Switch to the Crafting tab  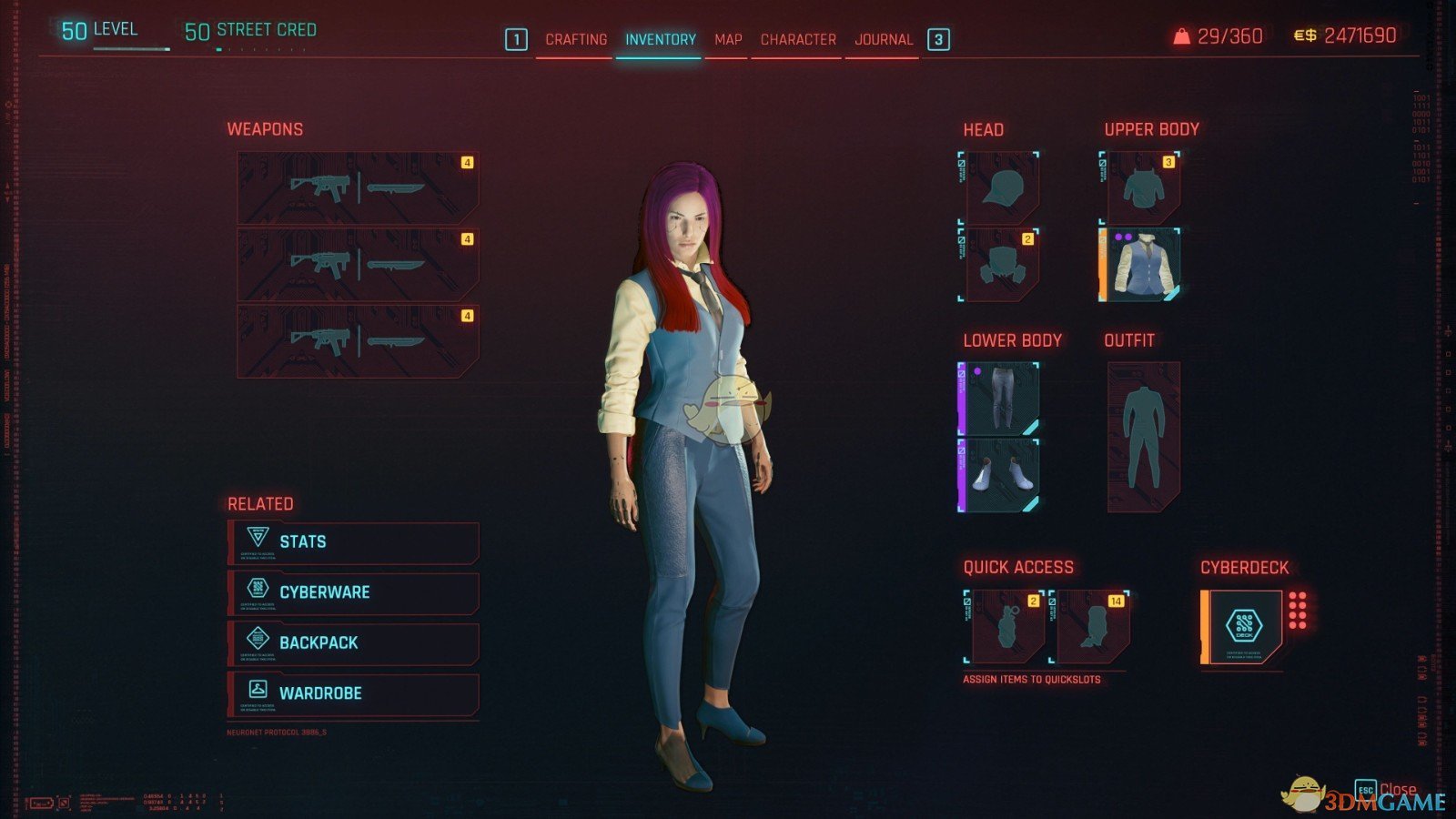[x=576, y=39]
